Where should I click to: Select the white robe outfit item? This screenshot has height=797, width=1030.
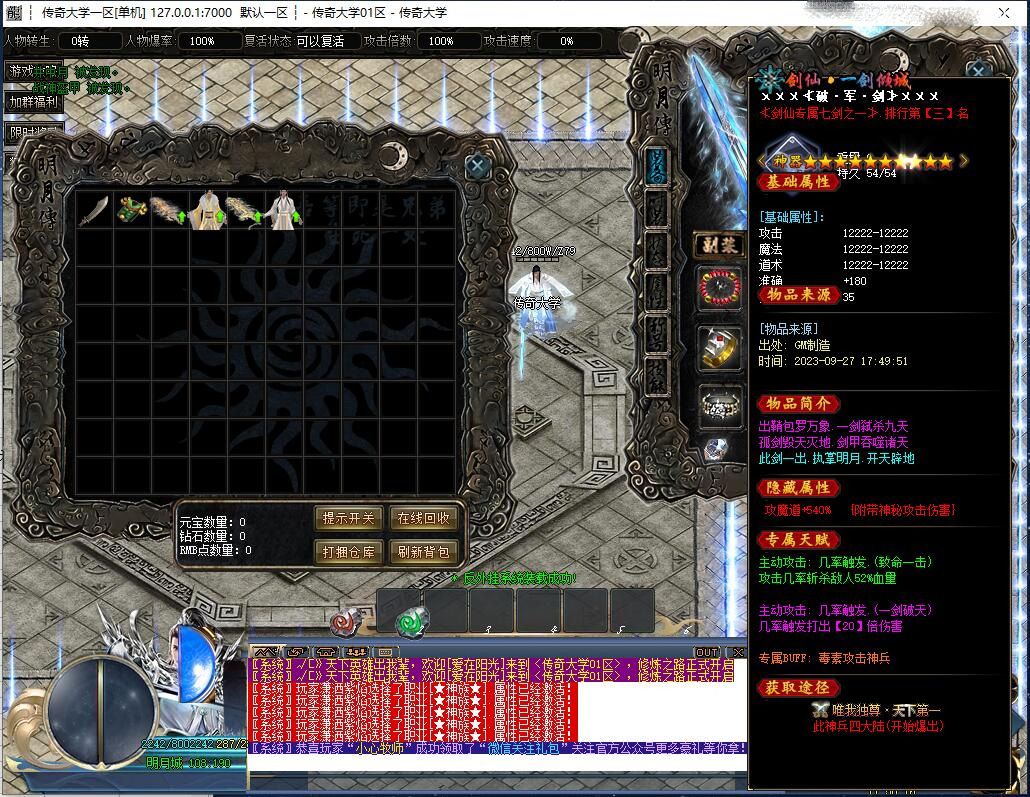click(284, 210)
